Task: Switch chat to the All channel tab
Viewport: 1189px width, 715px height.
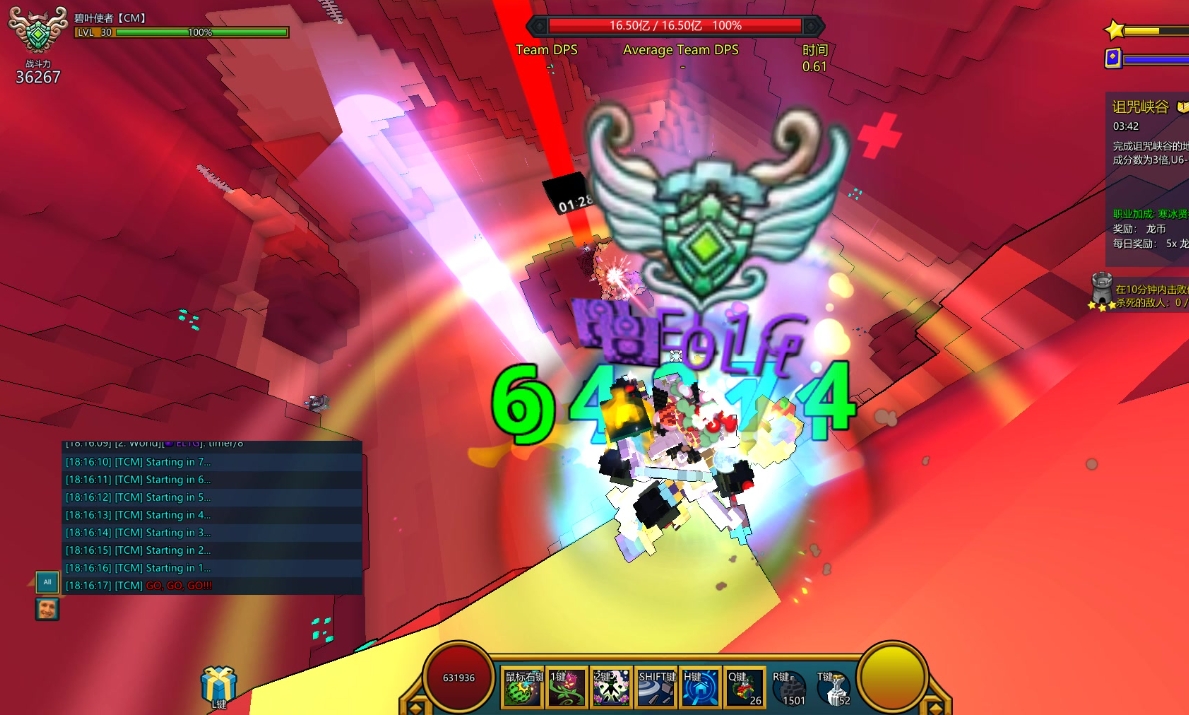Action: [46, 581]
